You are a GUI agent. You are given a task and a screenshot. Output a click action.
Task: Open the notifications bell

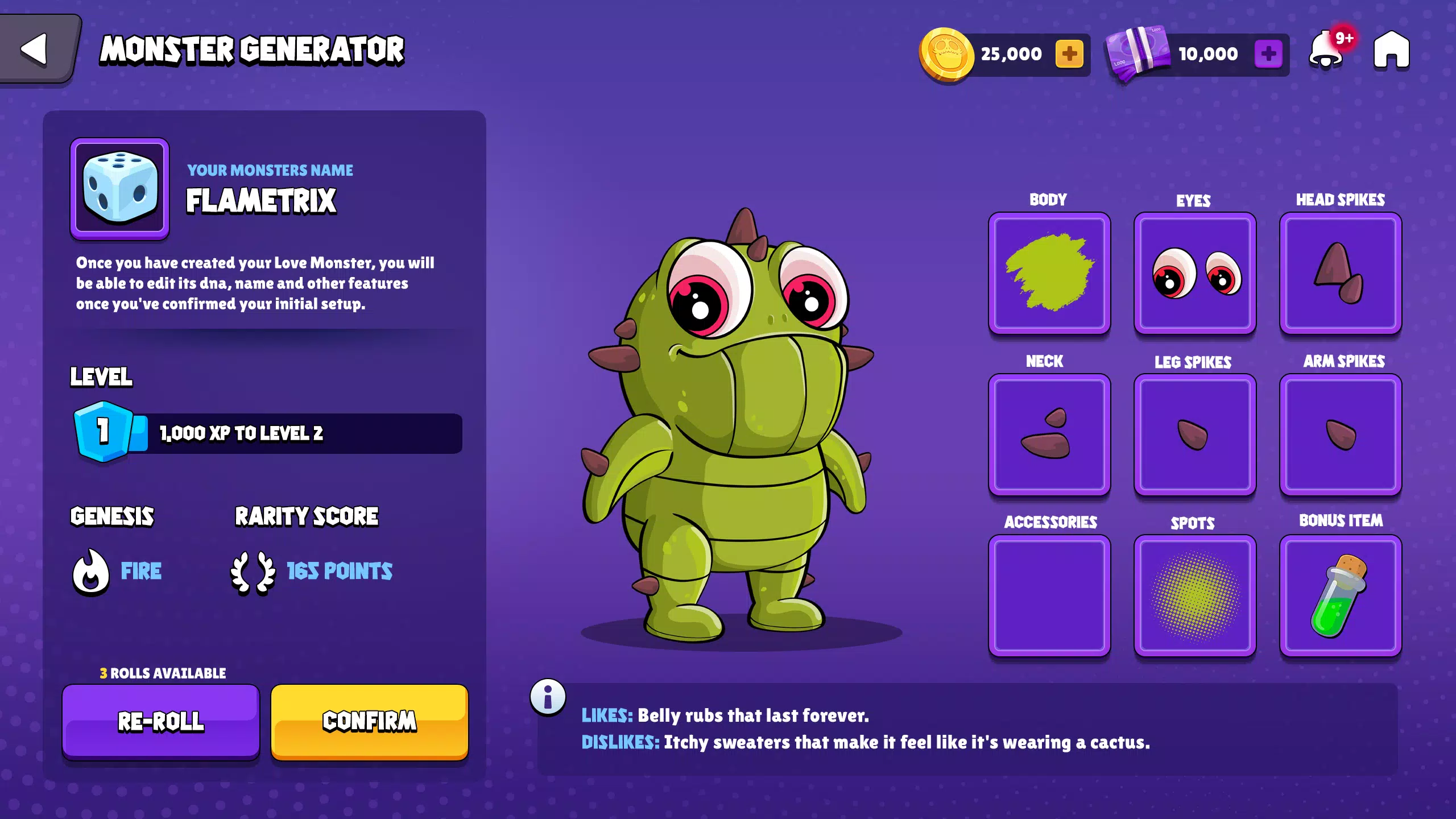point(1326,51)
